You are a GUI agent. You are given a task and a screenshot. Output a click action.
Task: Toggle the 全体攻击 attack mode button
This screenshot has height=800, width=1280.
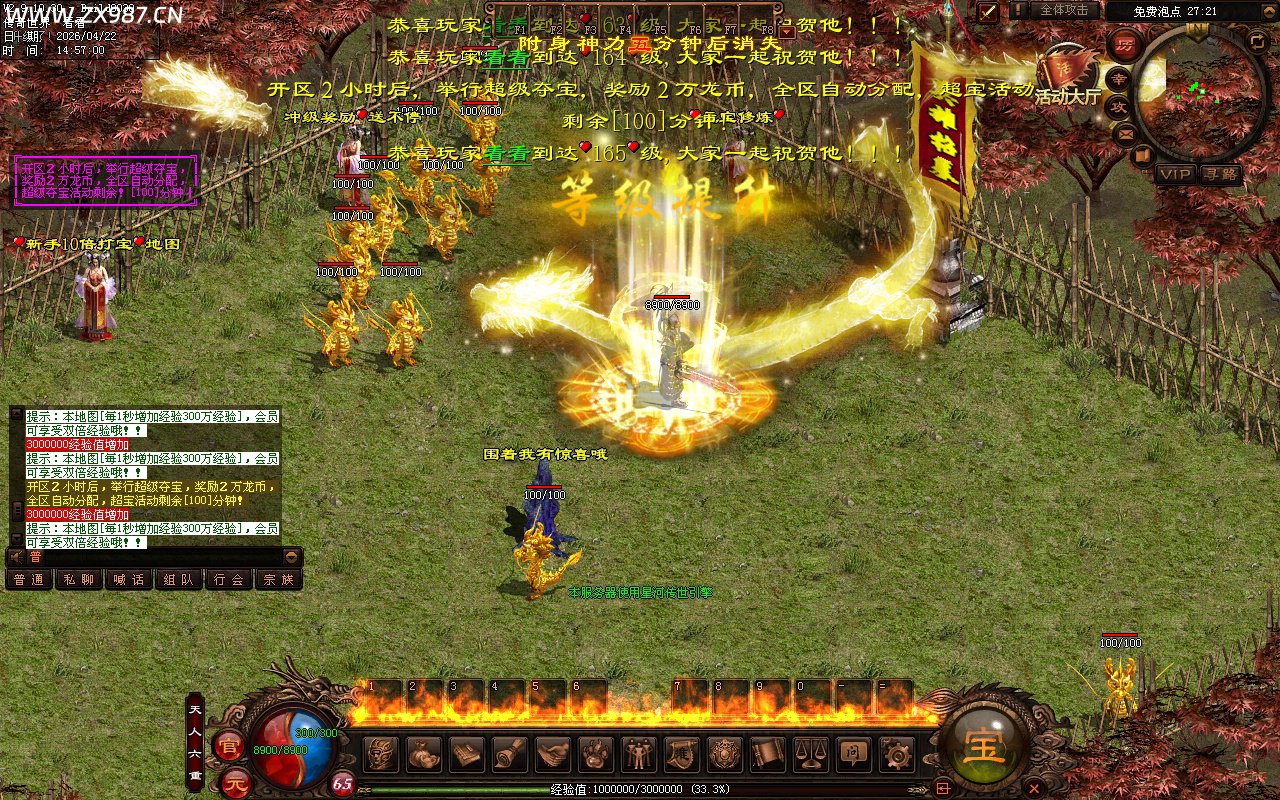[1063, 10]
